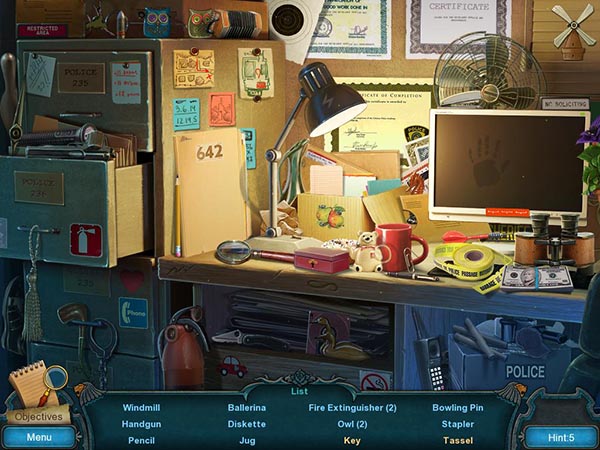Select the highlighted Key entry
Image resolution: width=600 pixels, height=450 pixels.
coord(352,440)
